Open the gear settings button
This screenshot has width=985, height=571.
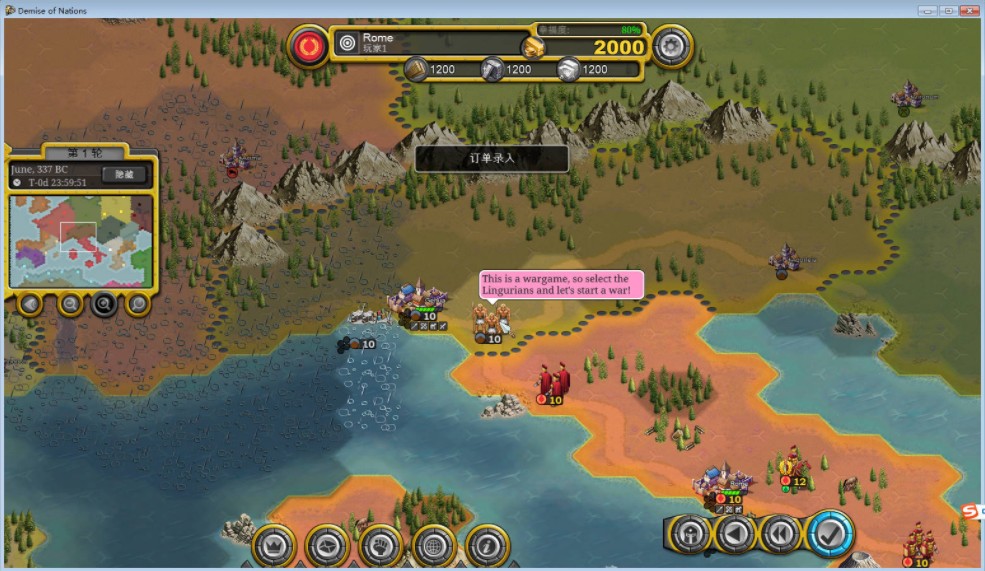(672, 45)
